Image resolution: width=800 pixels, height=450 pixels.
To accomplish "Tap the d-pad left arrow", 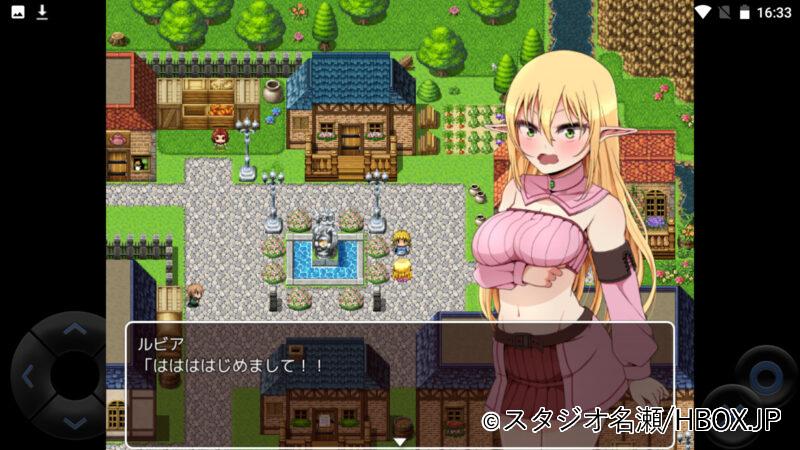I will point(27,377).
